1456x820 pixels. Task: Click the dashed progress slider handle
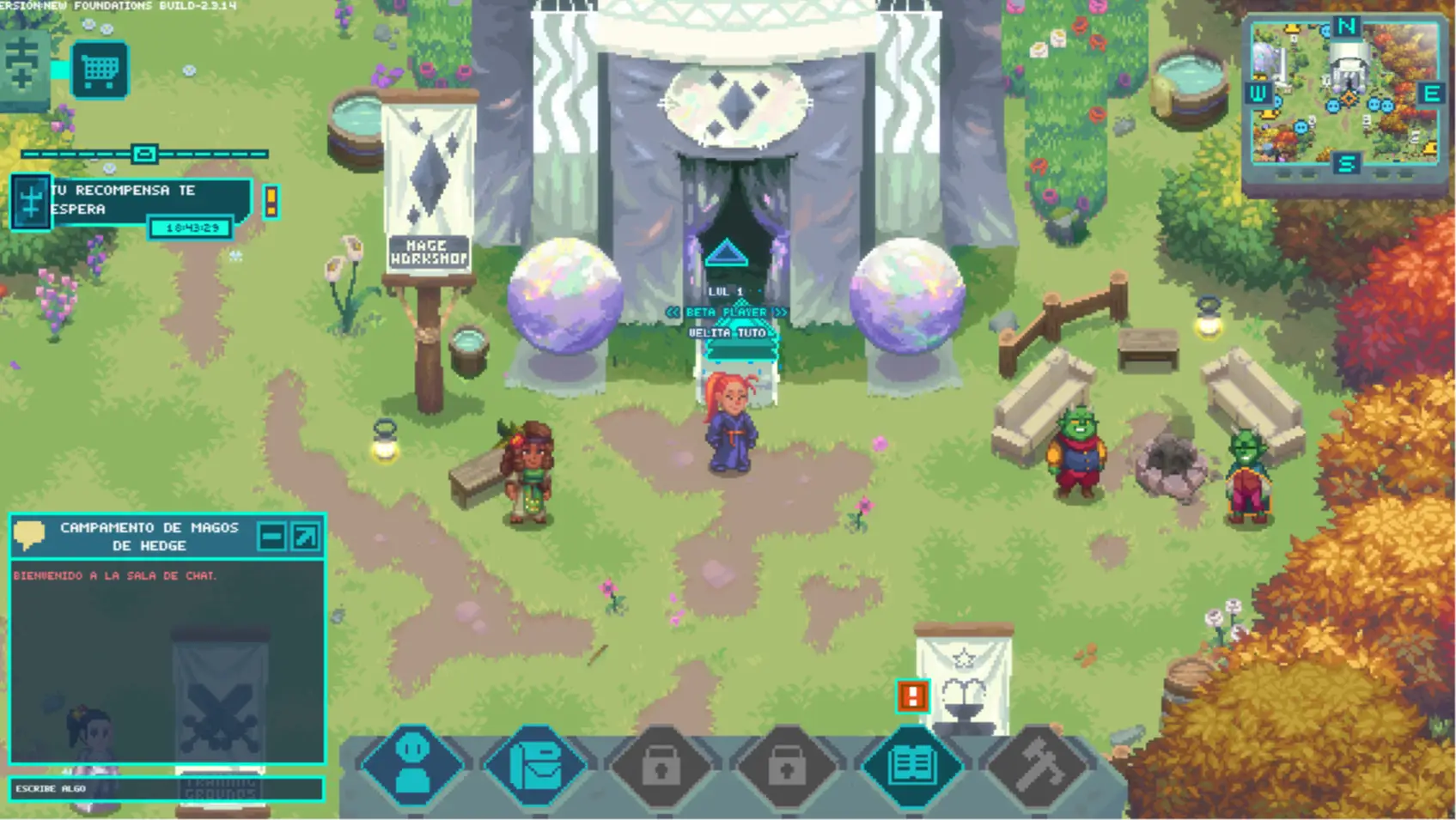click(x=143, y=153)
